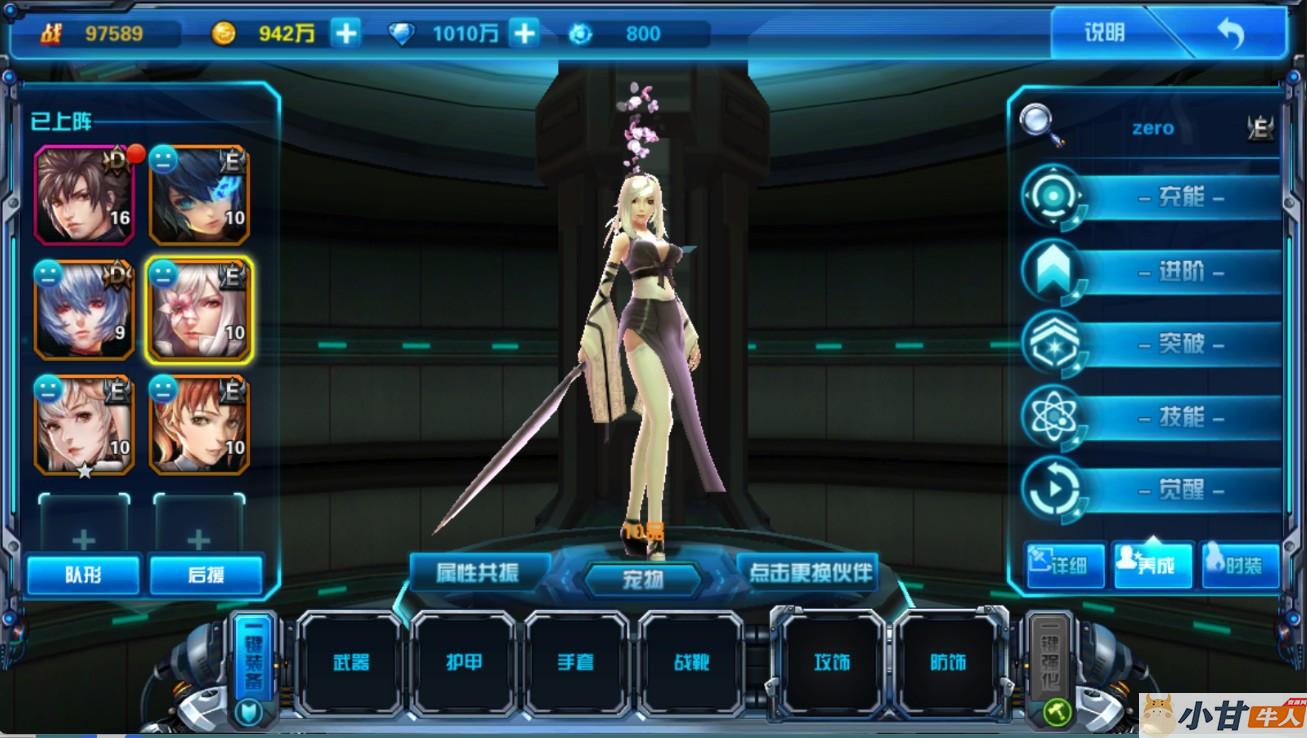Open the 说明 help button

(x=1104, y=33)
